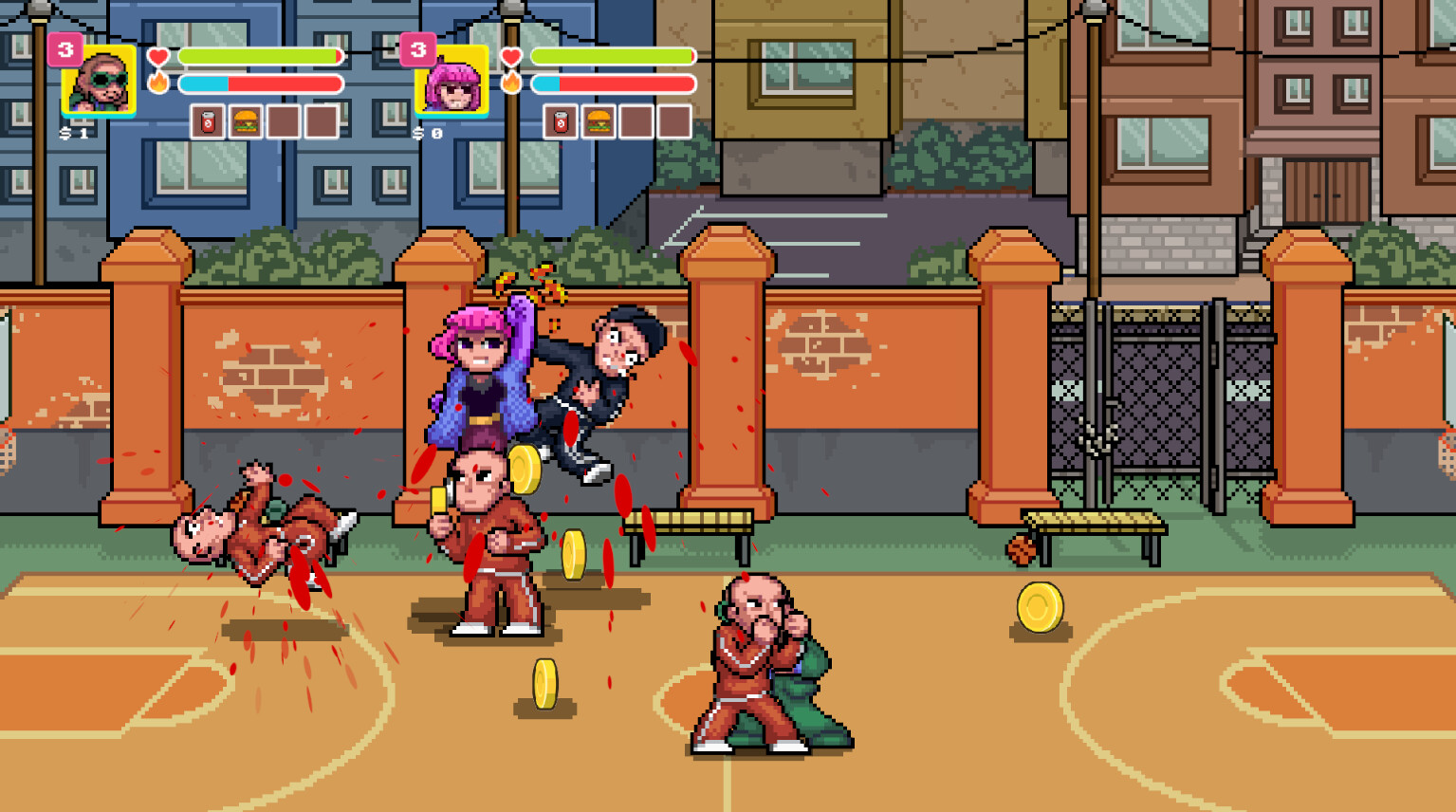Select the soda can item in Player 1's inventory
Image resolution: width=1456 pixels, height=812 pixels.
pyautogui.click(x=207, y=121)
